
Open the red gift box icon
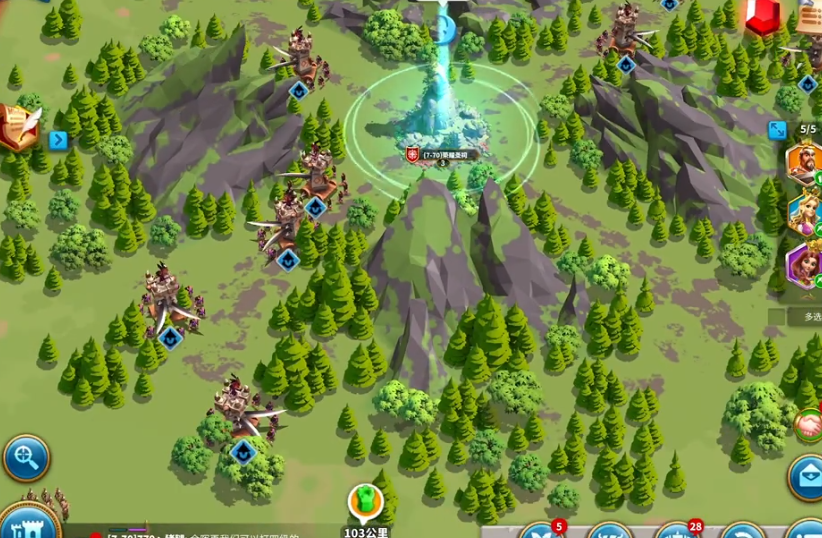[762, 15]
